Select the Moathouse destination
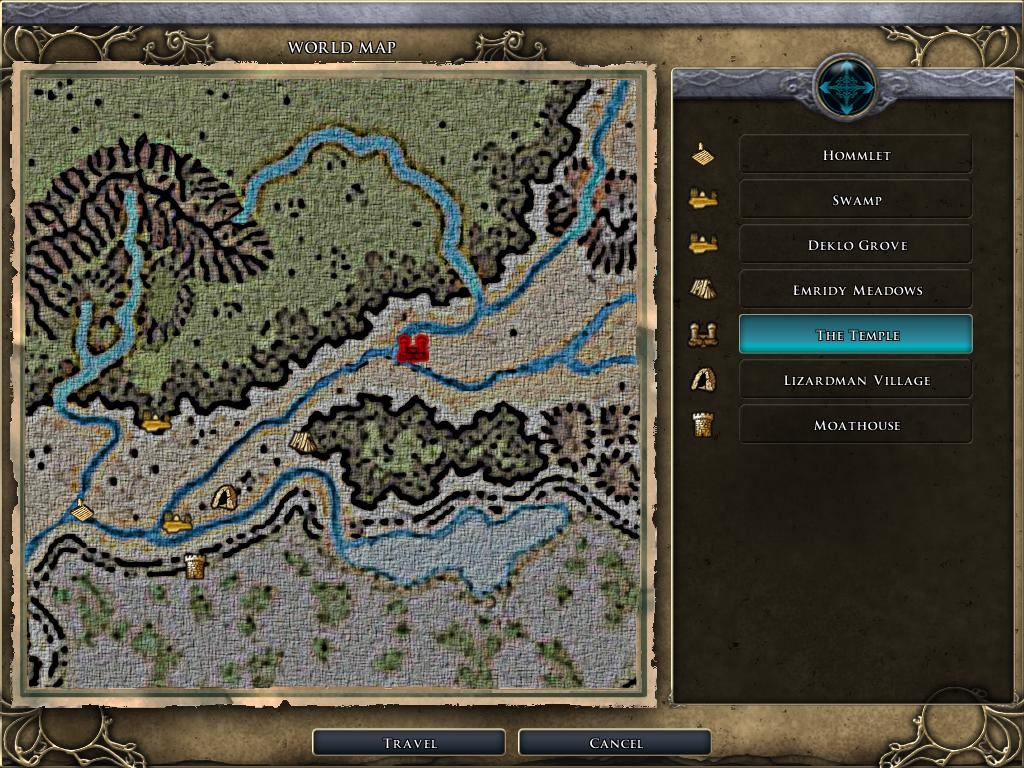This screenshot has height=768, width=1024. click(855, 425)
